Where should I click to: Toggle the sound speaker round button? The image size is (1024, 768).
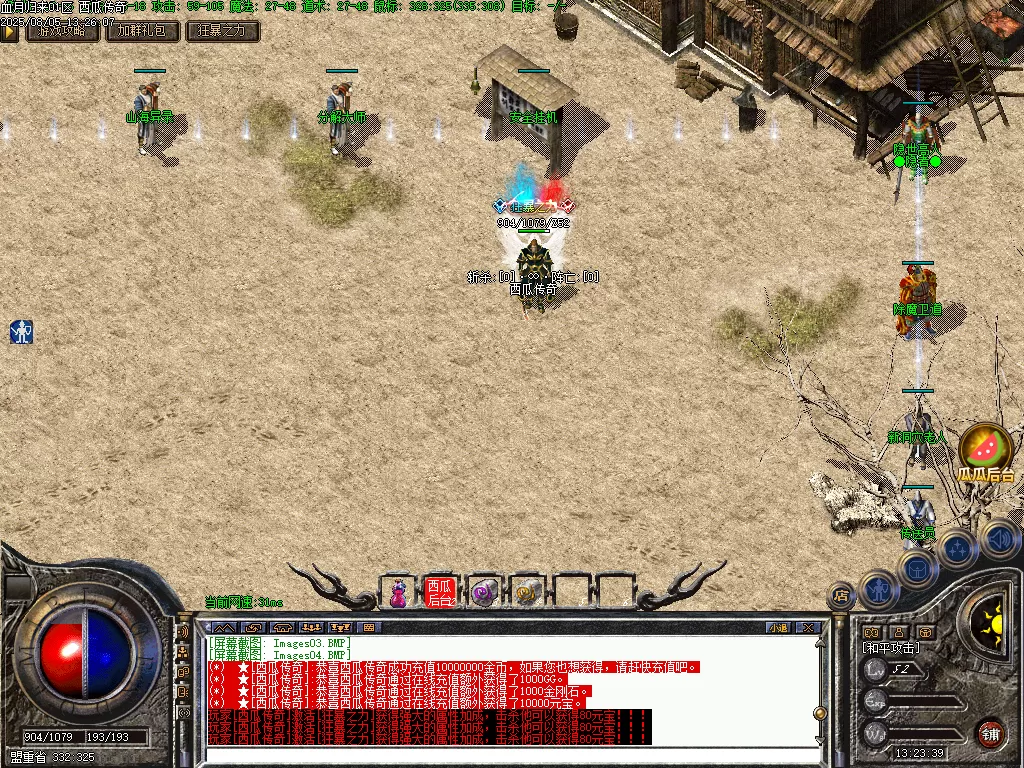[998, 539]
